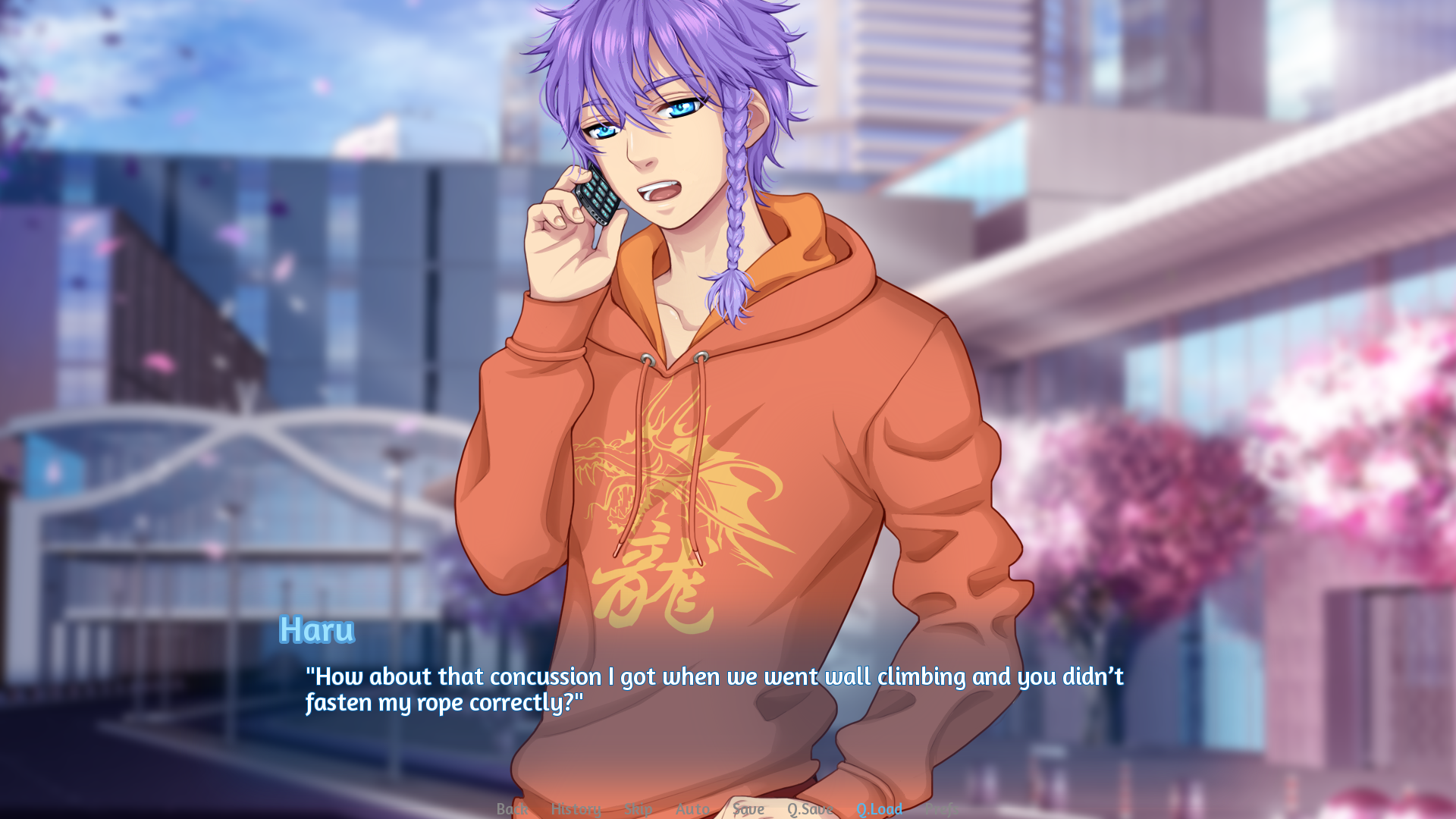The image size is (1456, 819).
Task: Open the History log
Action: [x=576, y=809]
